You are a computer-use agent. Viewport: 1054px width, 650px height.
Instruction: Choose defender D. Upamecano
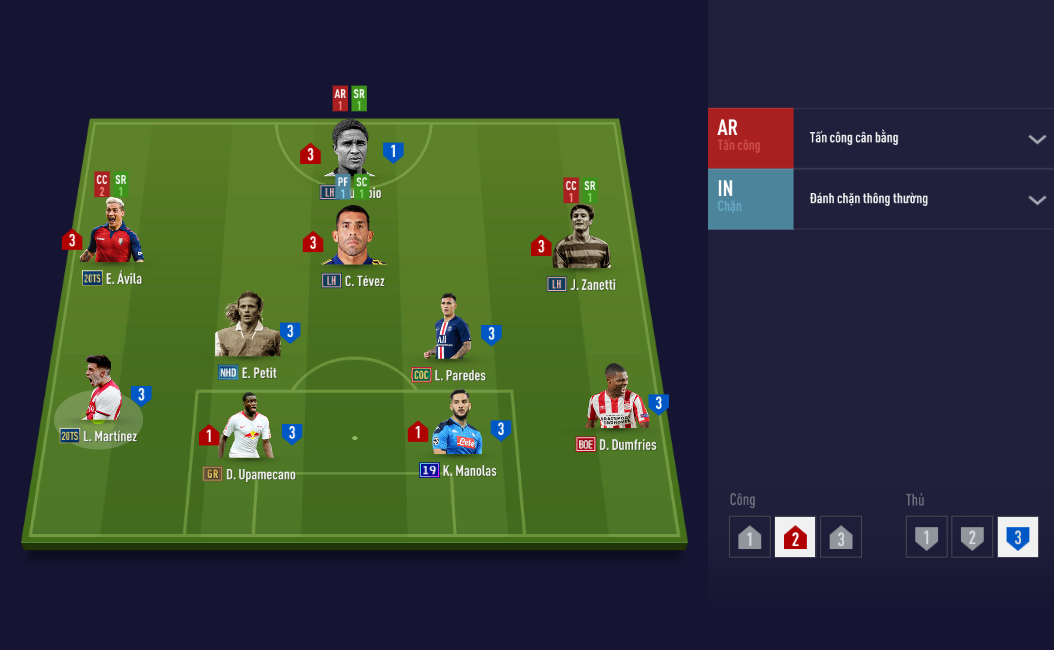pos(247,428)
